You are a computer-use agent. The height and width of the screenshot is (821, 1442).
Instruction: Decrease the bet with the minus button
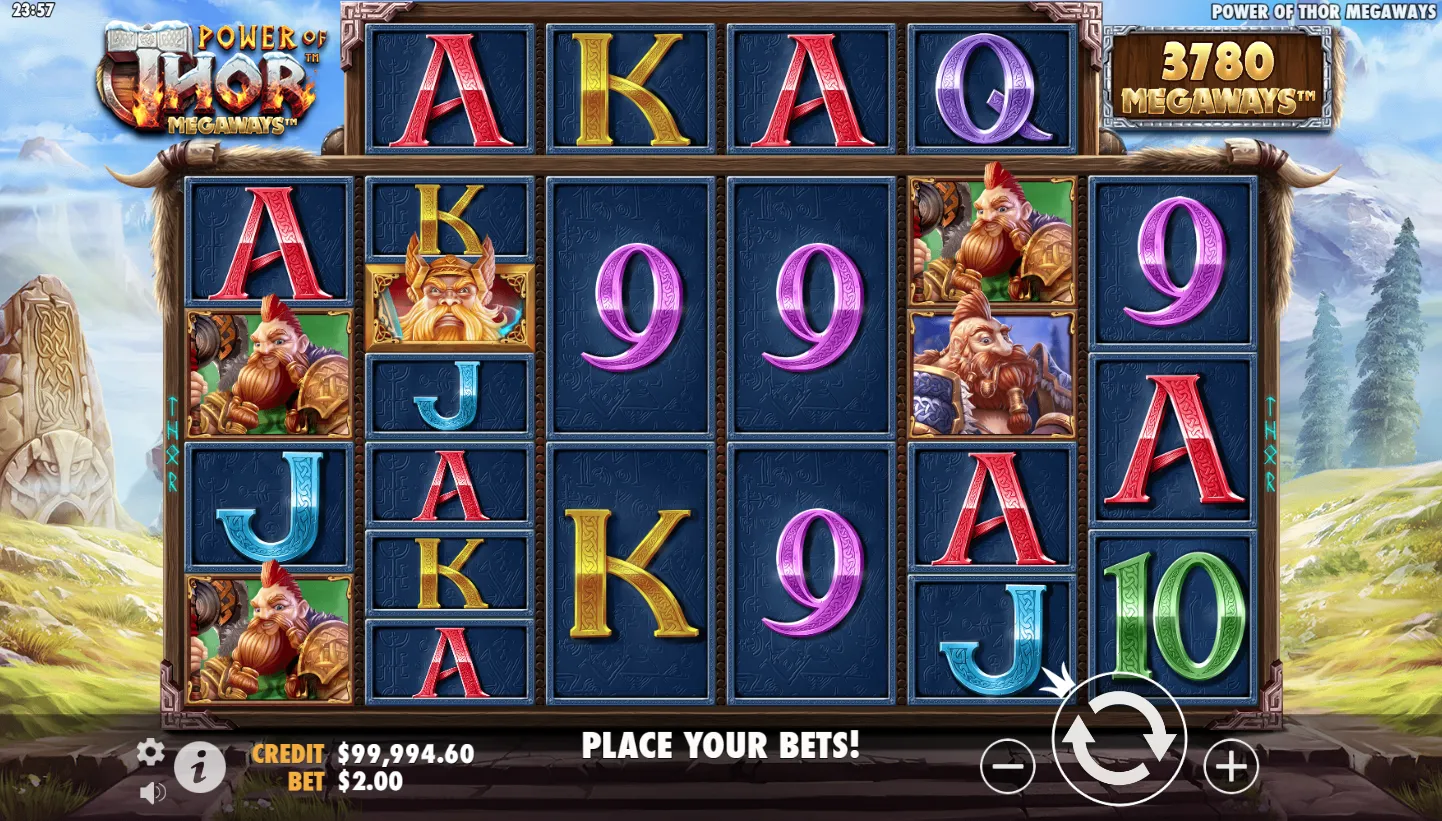[1007, 767]
